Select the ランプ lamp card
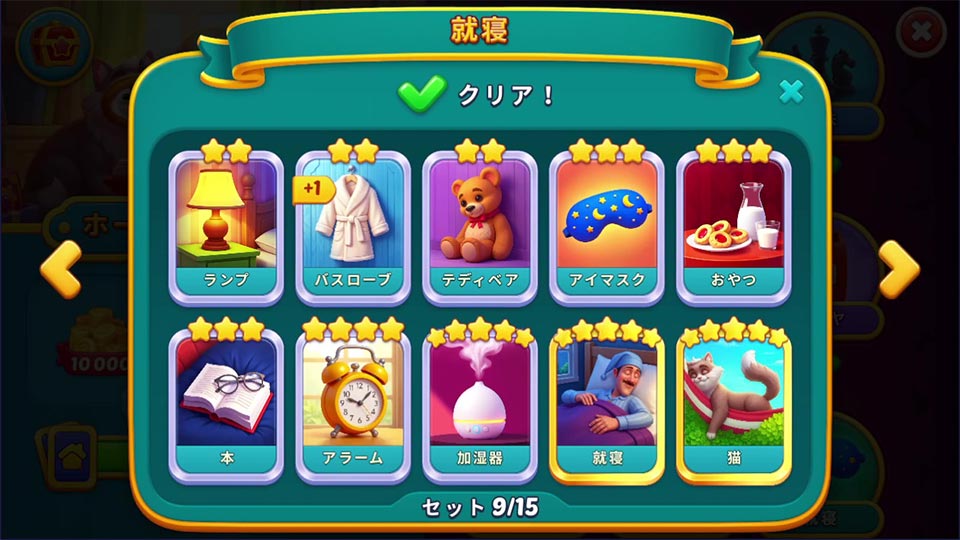Screen dimensions: 960x540 [226, 226]
